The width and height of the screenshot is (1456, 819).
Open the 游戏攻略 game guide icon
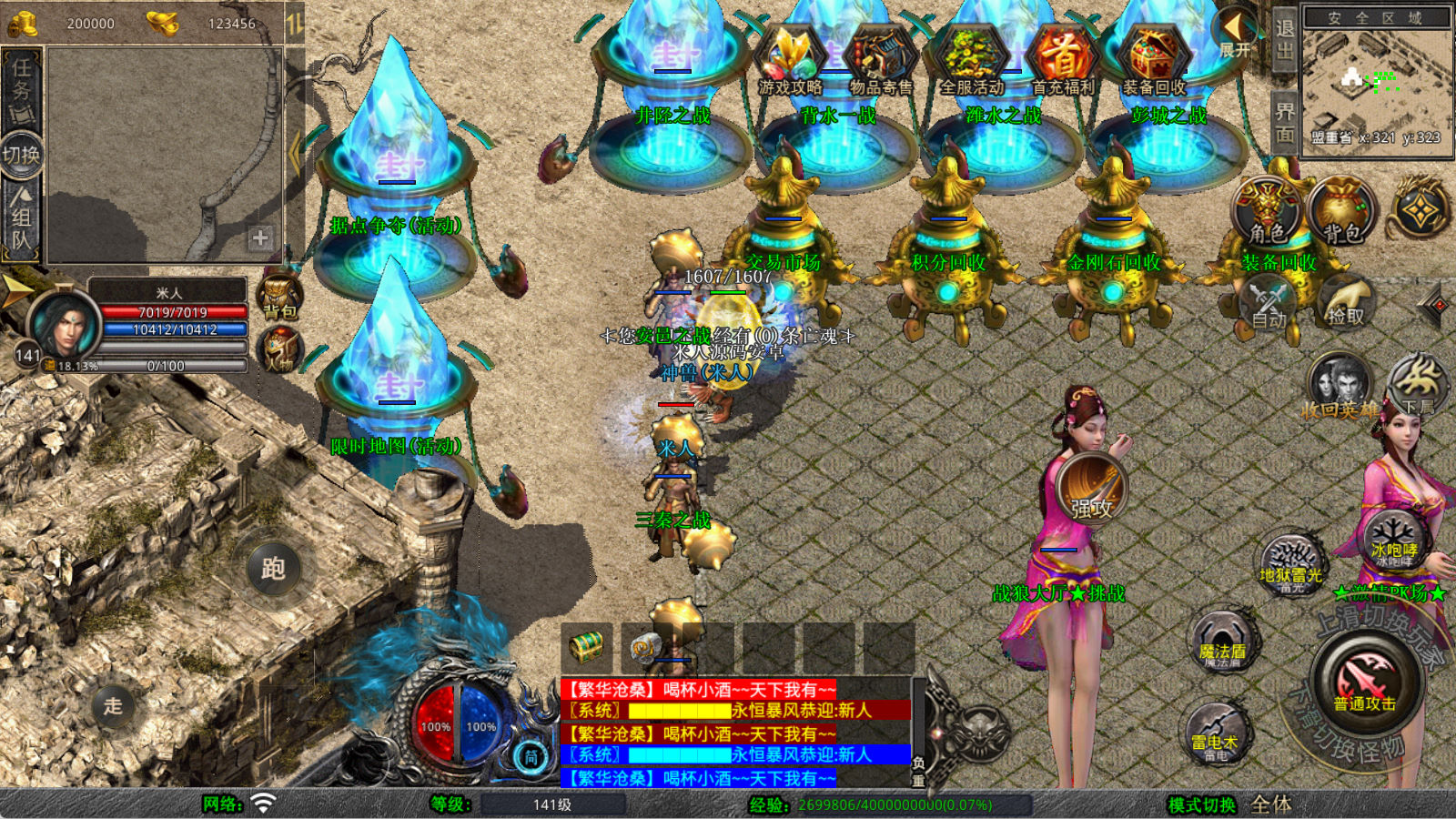pos(790,60)
